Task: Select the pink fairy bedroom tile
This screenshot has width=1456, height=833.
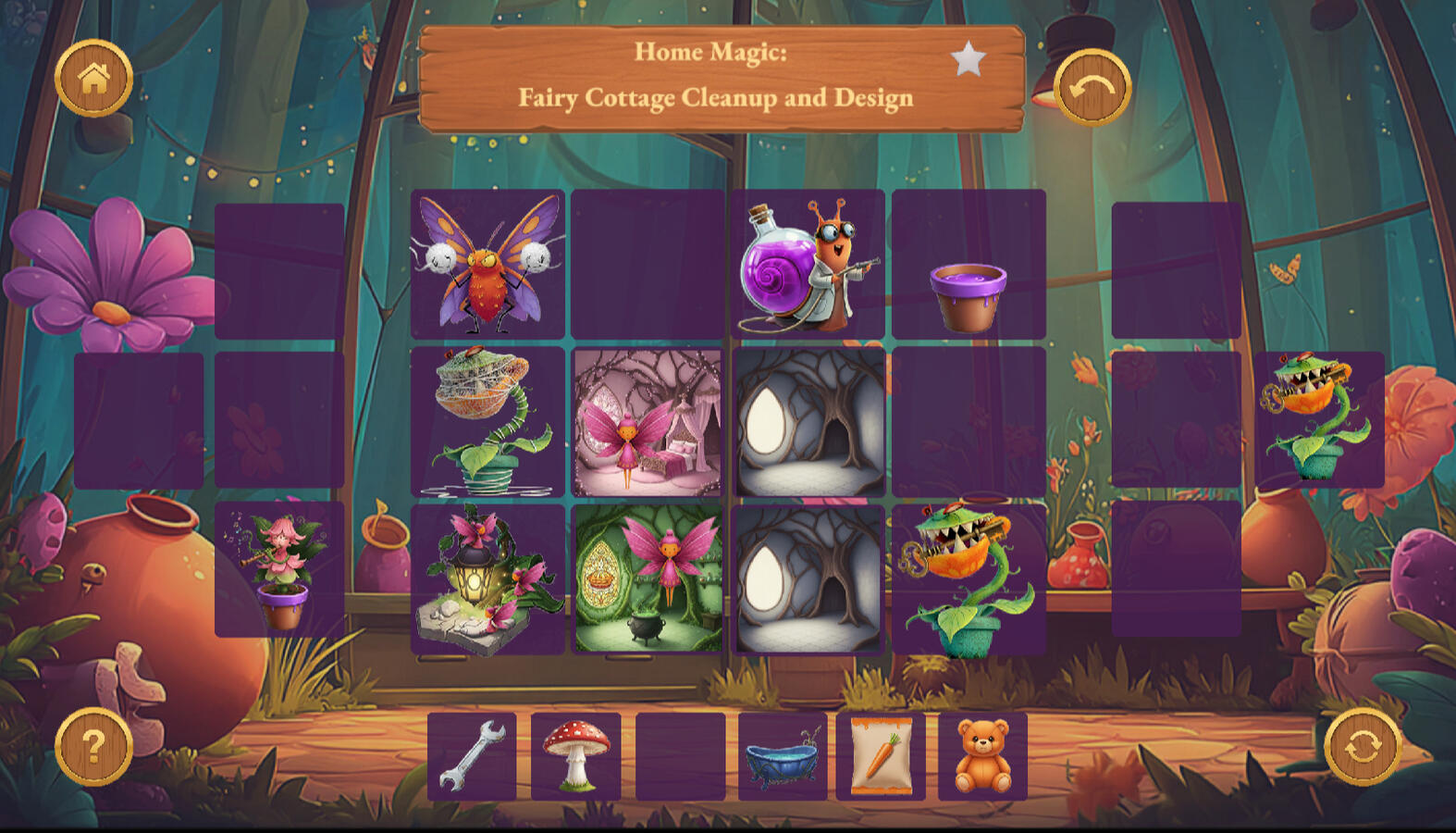Action: (648, 422)
